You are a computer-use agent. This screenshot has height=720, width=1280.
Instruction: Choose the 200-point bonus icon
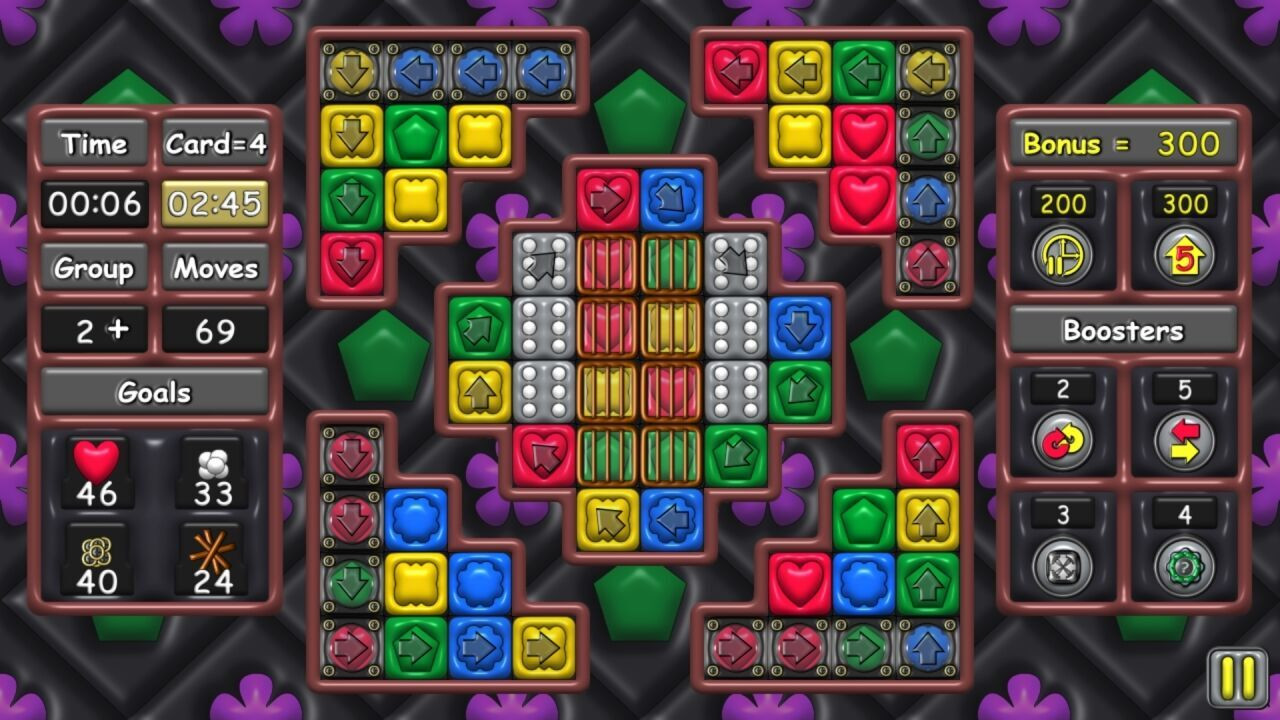(1062, 254)
